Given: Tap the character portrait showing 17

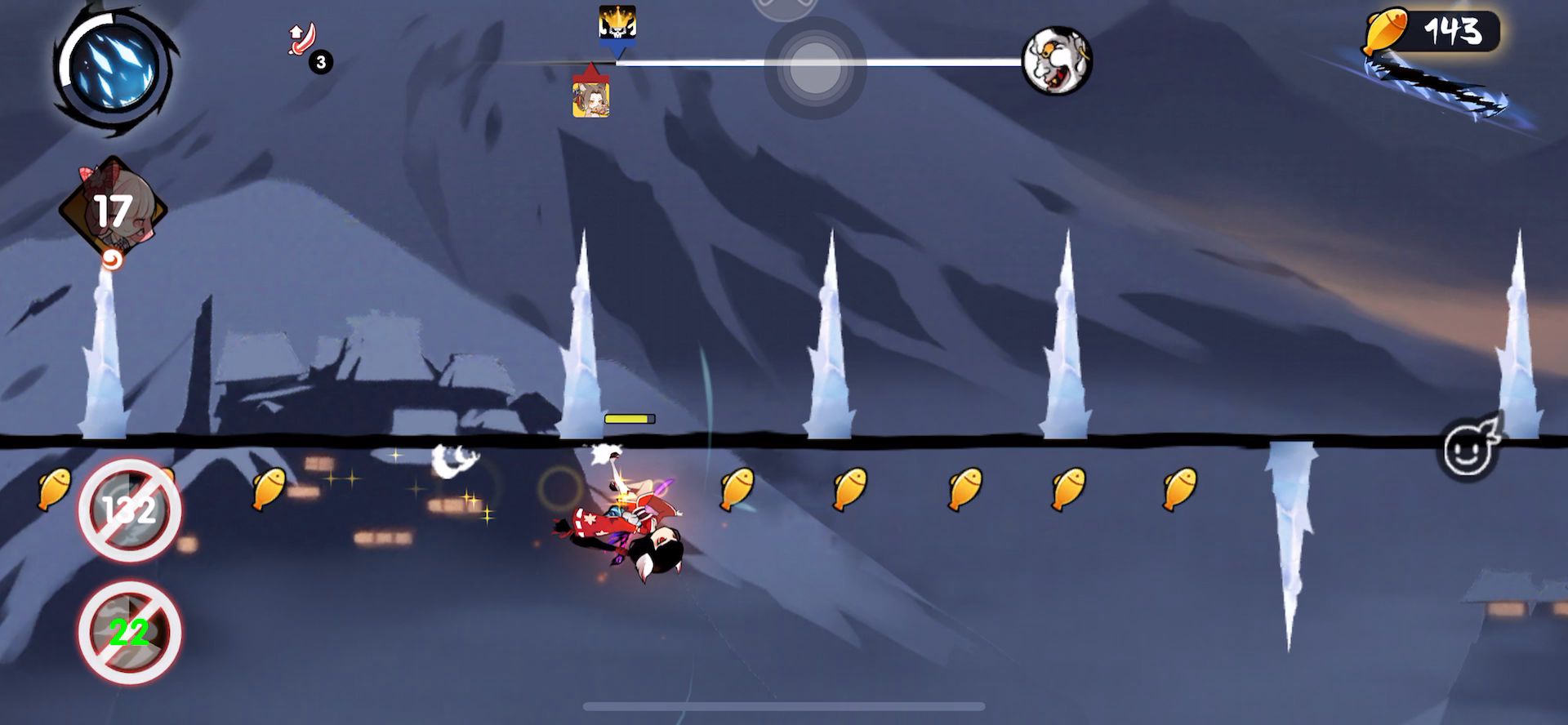Looking at the screenshot, I should [x=113, y=211].
